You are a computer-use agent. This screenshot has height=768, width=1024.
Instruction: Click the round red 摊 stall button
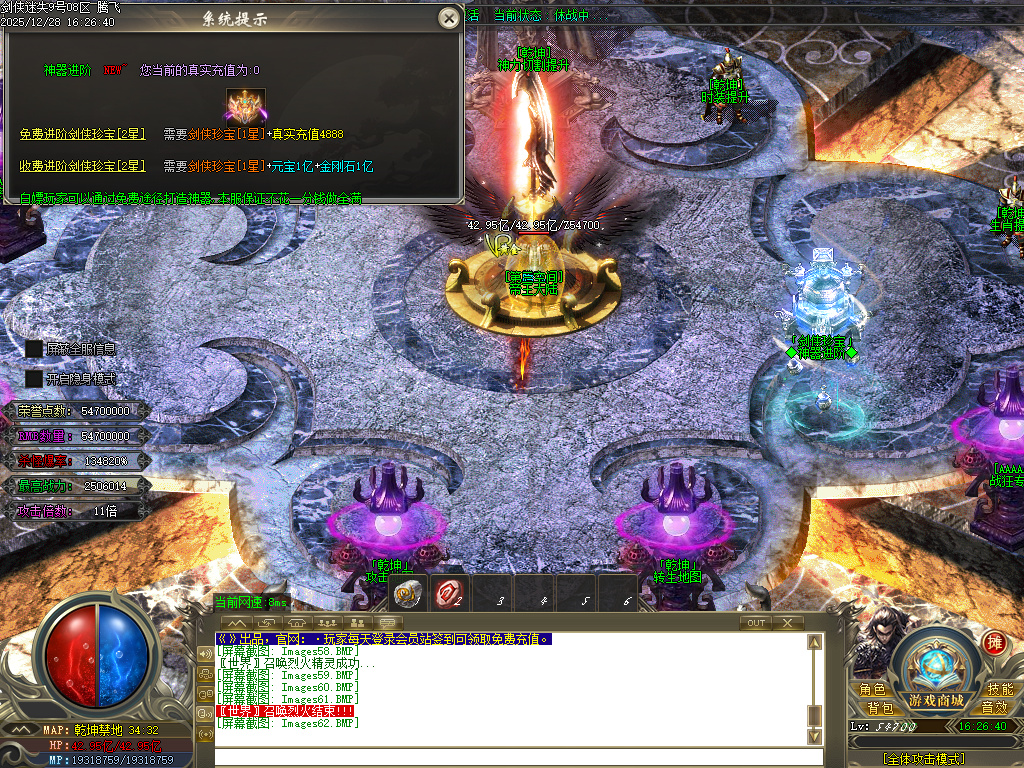994,642
